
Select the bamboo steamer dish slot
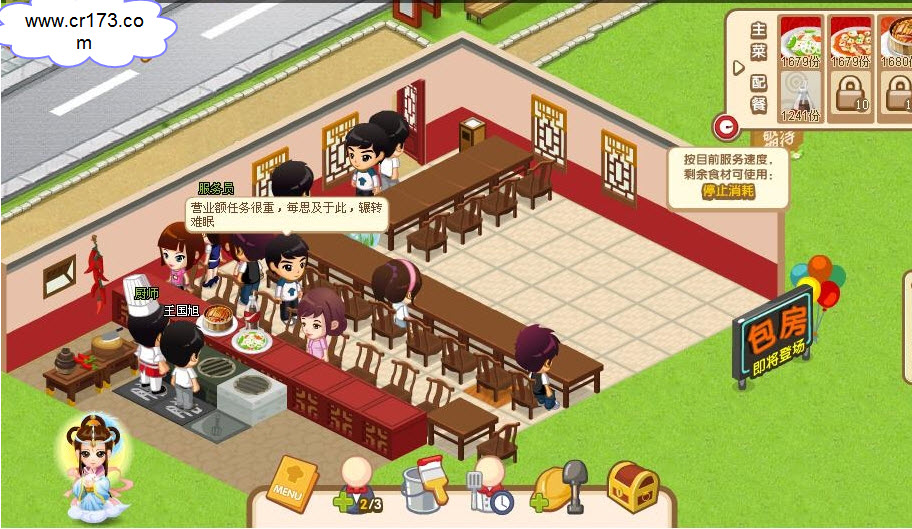[x=896, y=41]
